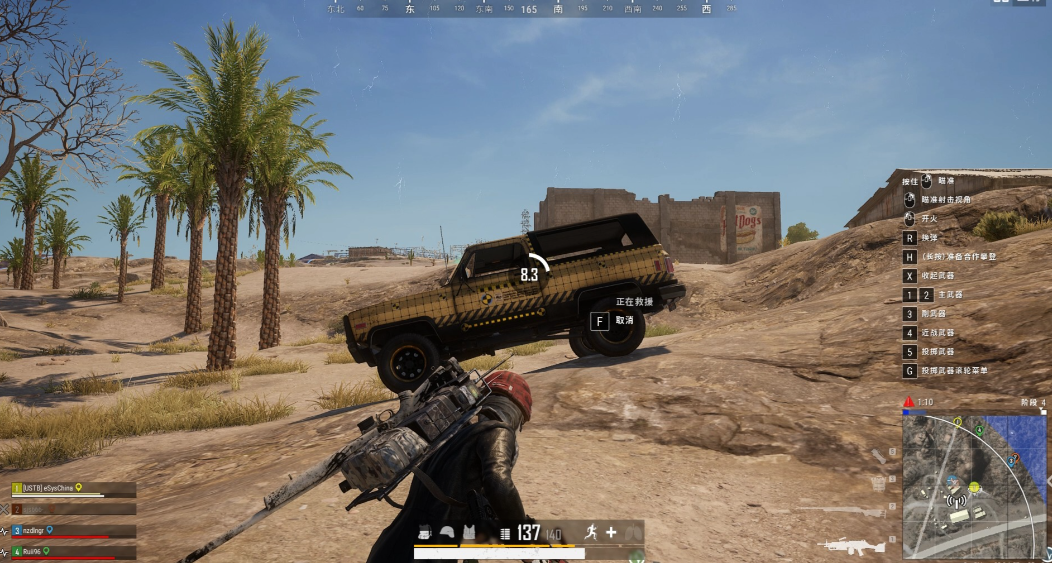Click the helmet equipment icon
Image resolution: width=1052 pixels, height=563 pixels.
click(447, 533)
